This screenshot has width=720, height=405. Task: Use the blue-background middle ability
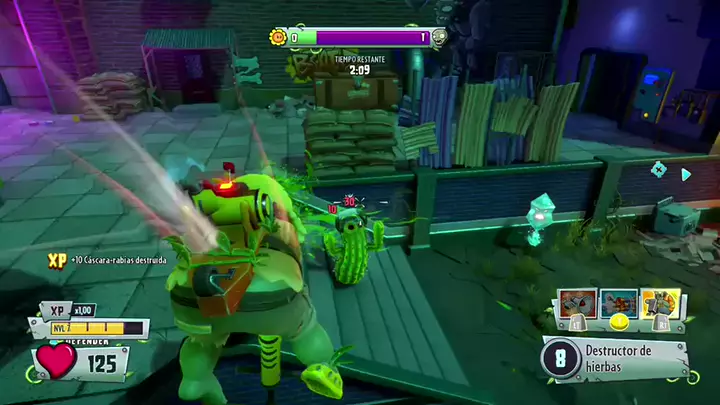coord(620,303)
